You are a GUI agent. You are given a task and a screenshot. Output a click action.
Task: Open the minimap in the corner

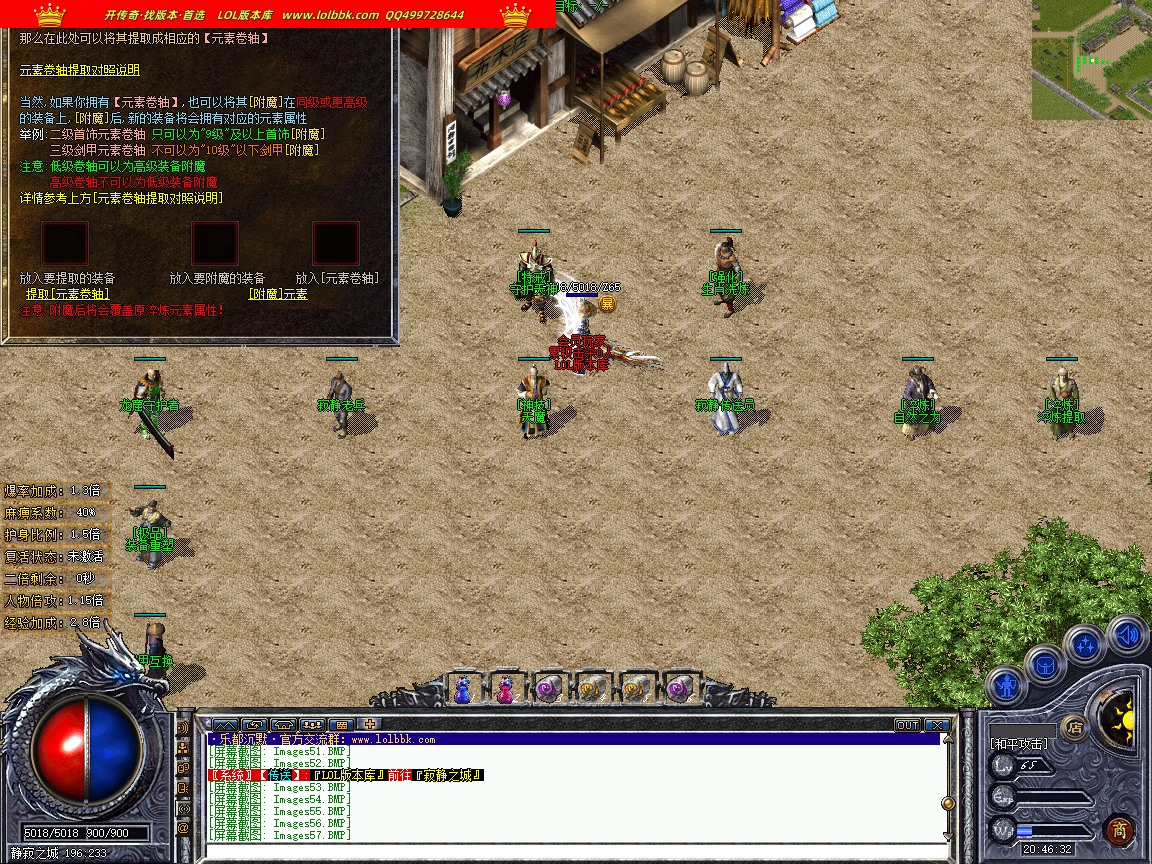(x=1091, y=60)
